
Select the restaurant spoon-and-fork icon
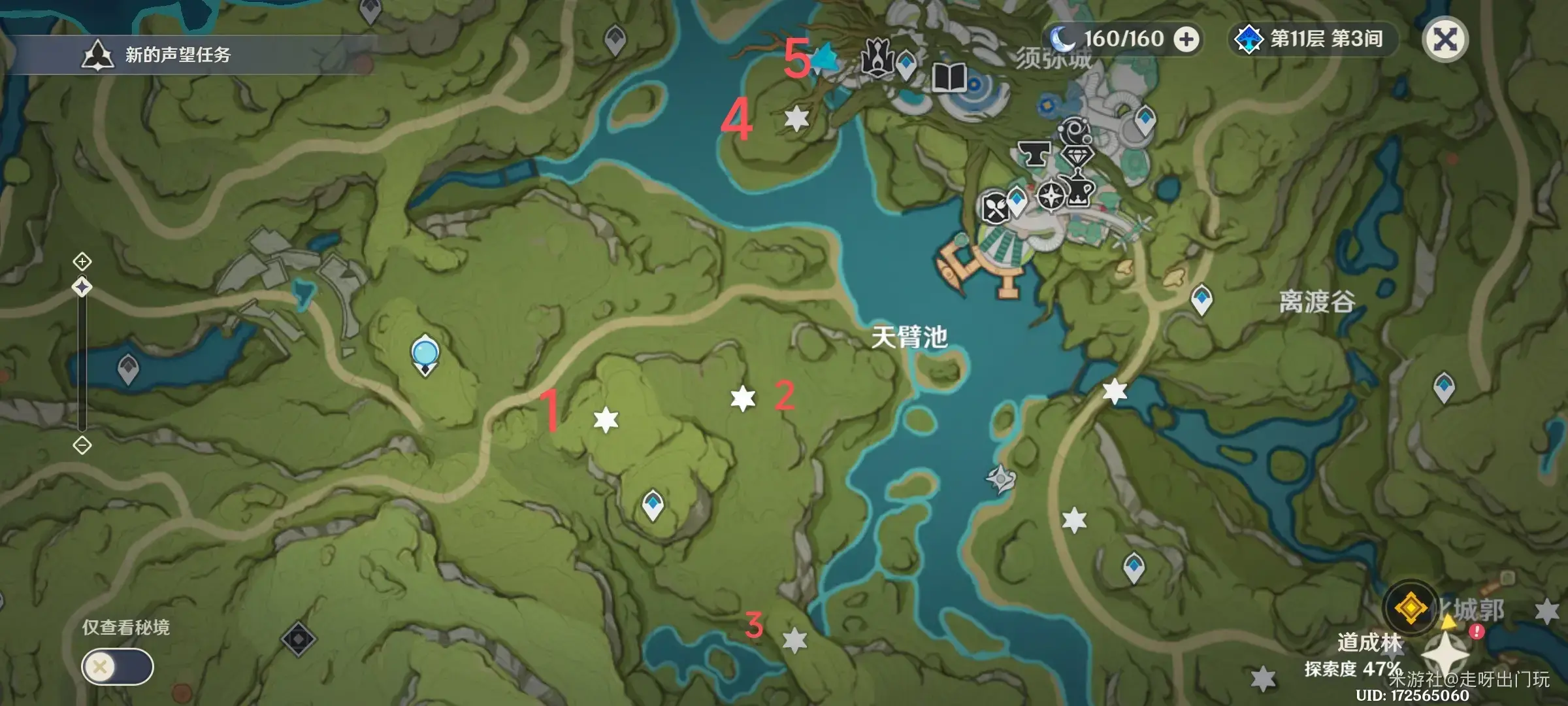995,205
